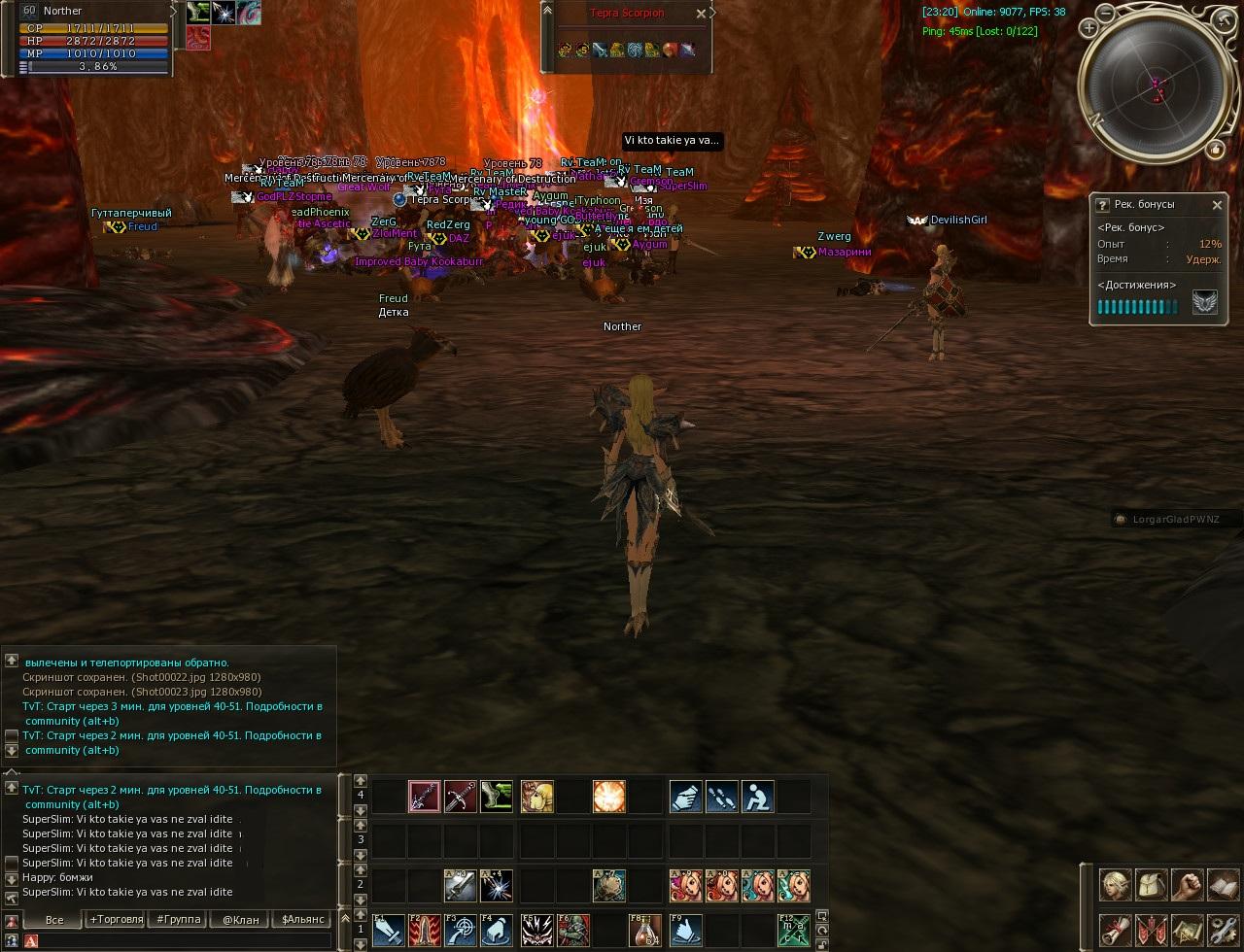Click the thumbs-up button beside the radar
Viewport: 1244px width, 952px height.
point(1215,149)
